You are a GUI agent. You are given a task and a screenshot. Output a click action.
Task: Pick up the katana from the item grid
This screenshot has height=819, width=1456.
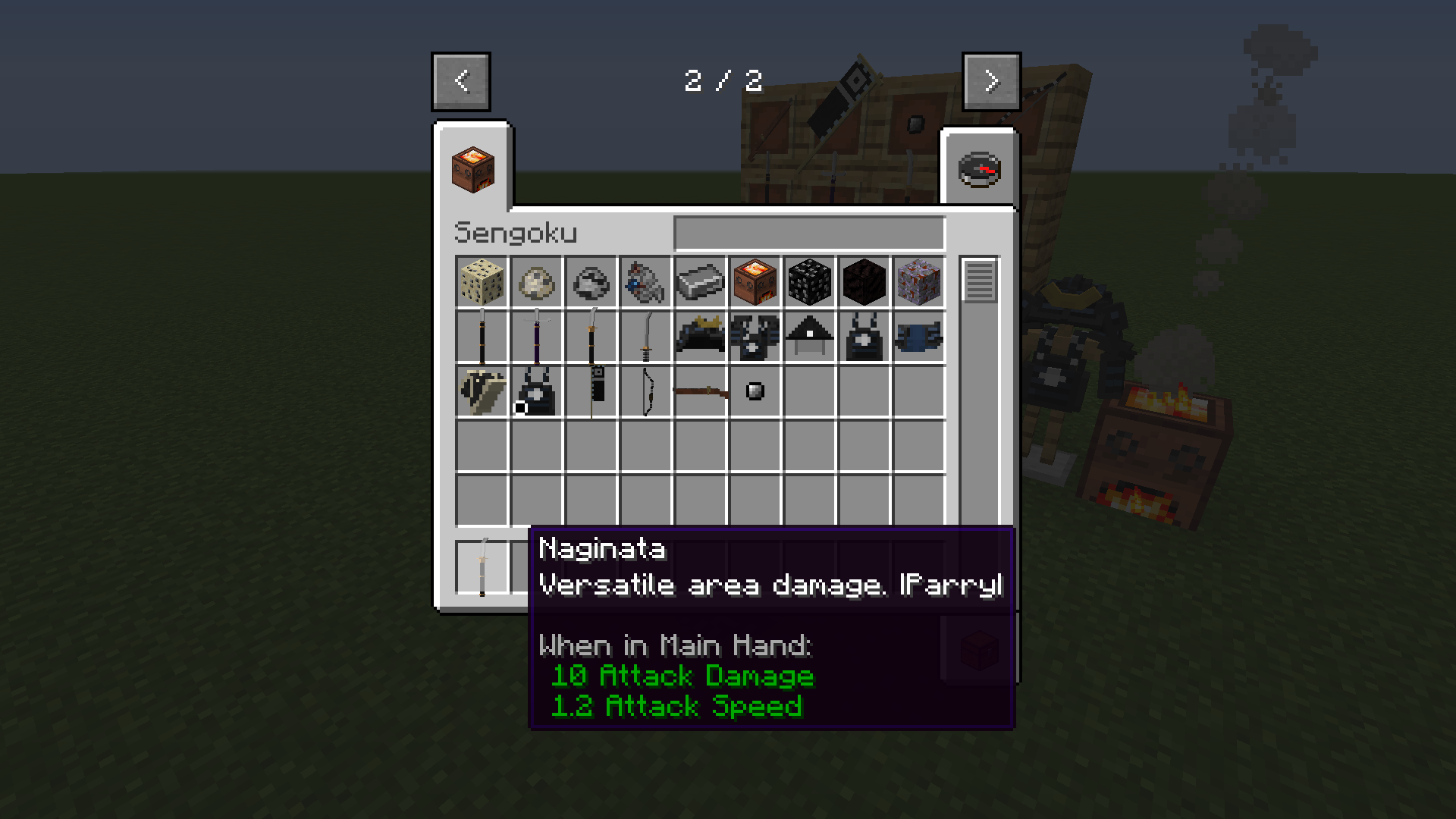click(645, 337)
